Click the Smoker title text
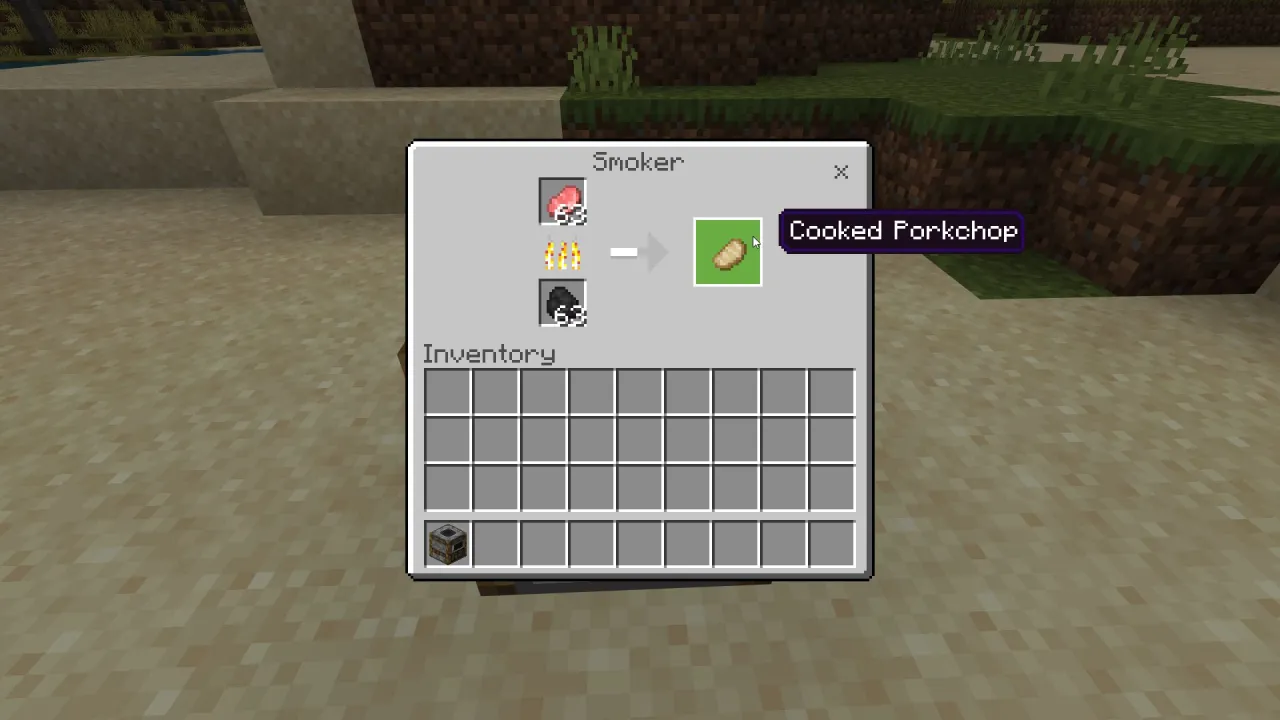This screenshot has width=1280, height=720. pos(638,162)
